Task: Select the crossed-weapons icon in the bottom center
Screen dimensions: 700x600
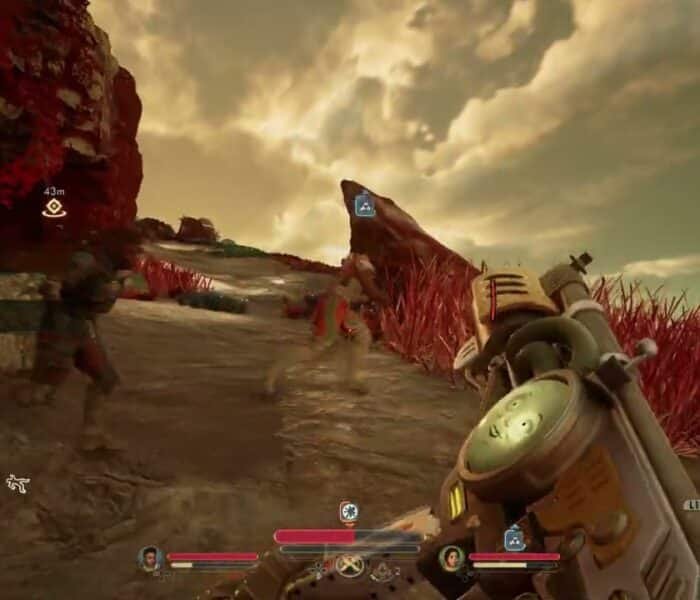Action: (350, 567)
